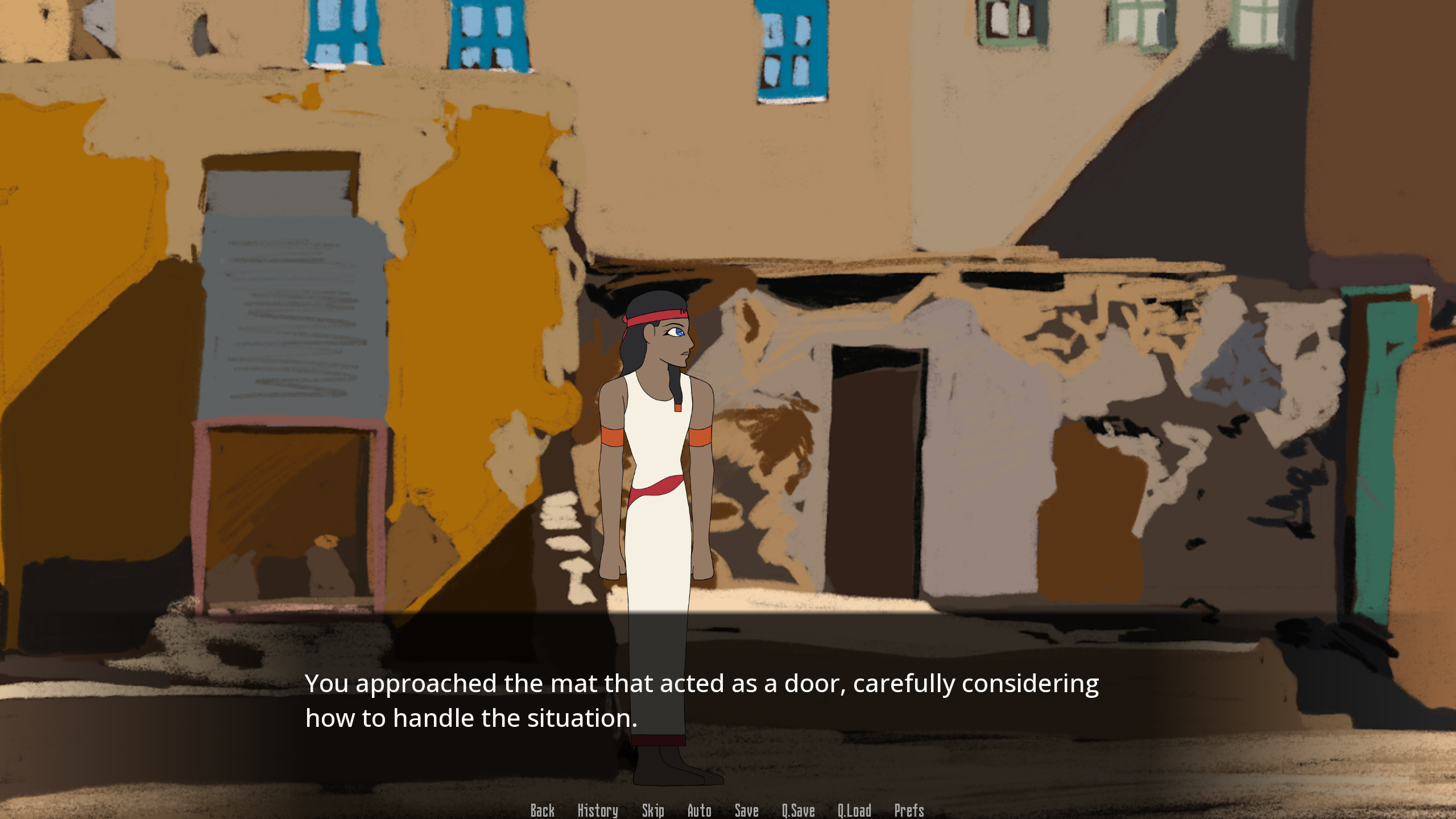Use Q.Load to quick load

pos(854,810)
